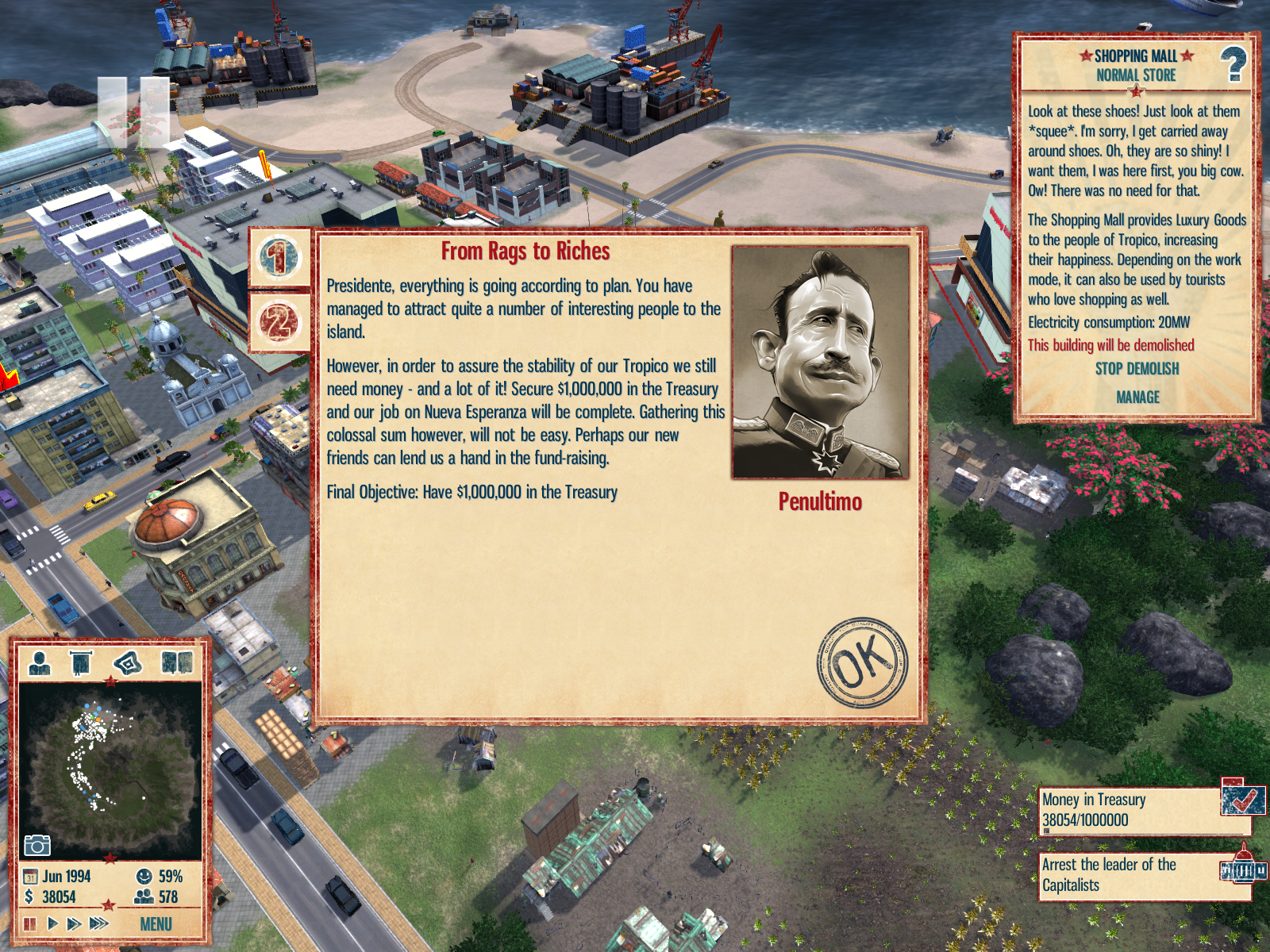Image resolution: width=1270 pixels, height=952 pixels.
Task: Set game speed to double-arrow fast
Action: pyautogui.click(x=74, y=923)
